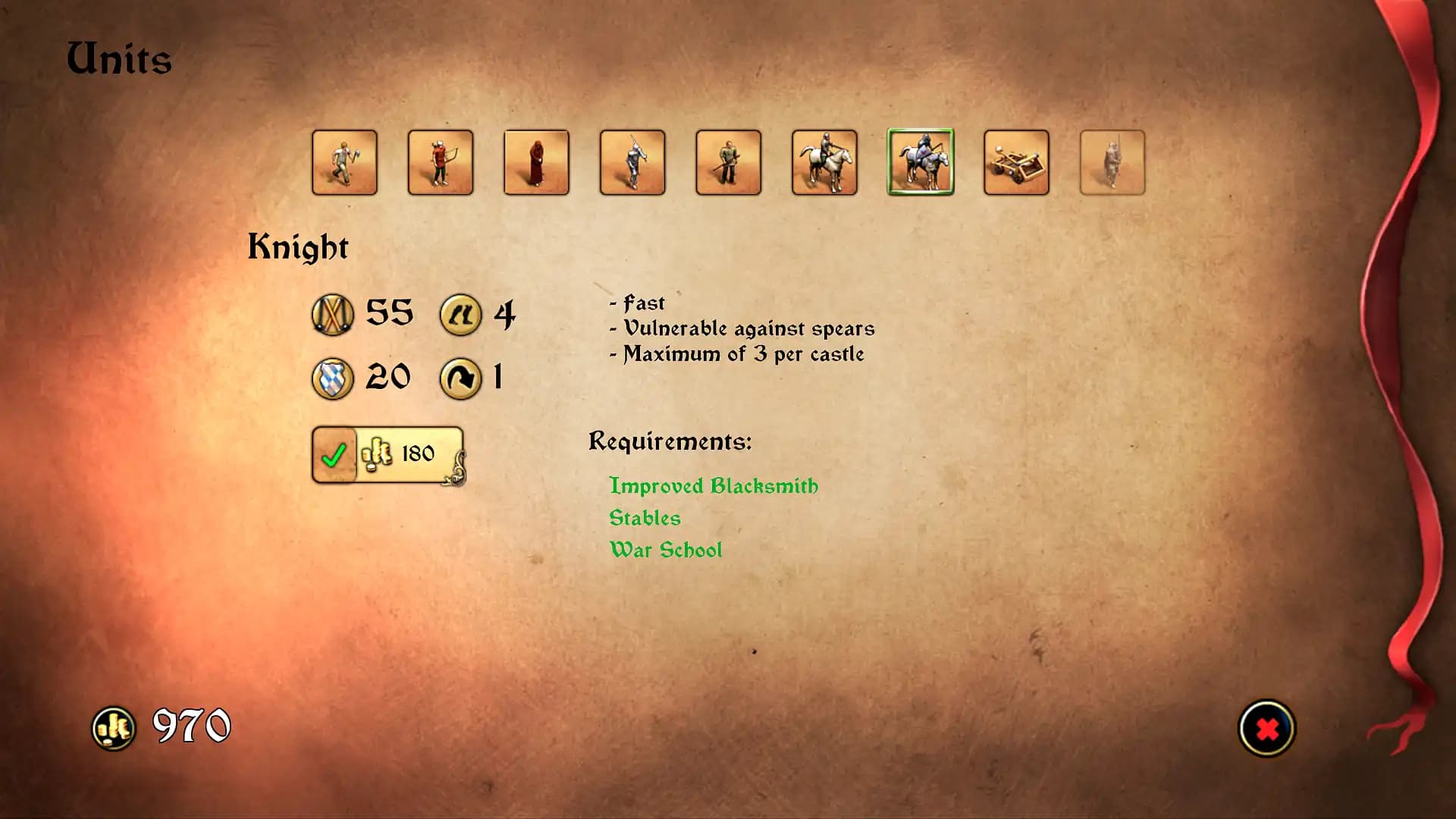The image size is (1456, 819).
Task: Select the axe-wielding peasant unit icon
Action: coord(344,163)
